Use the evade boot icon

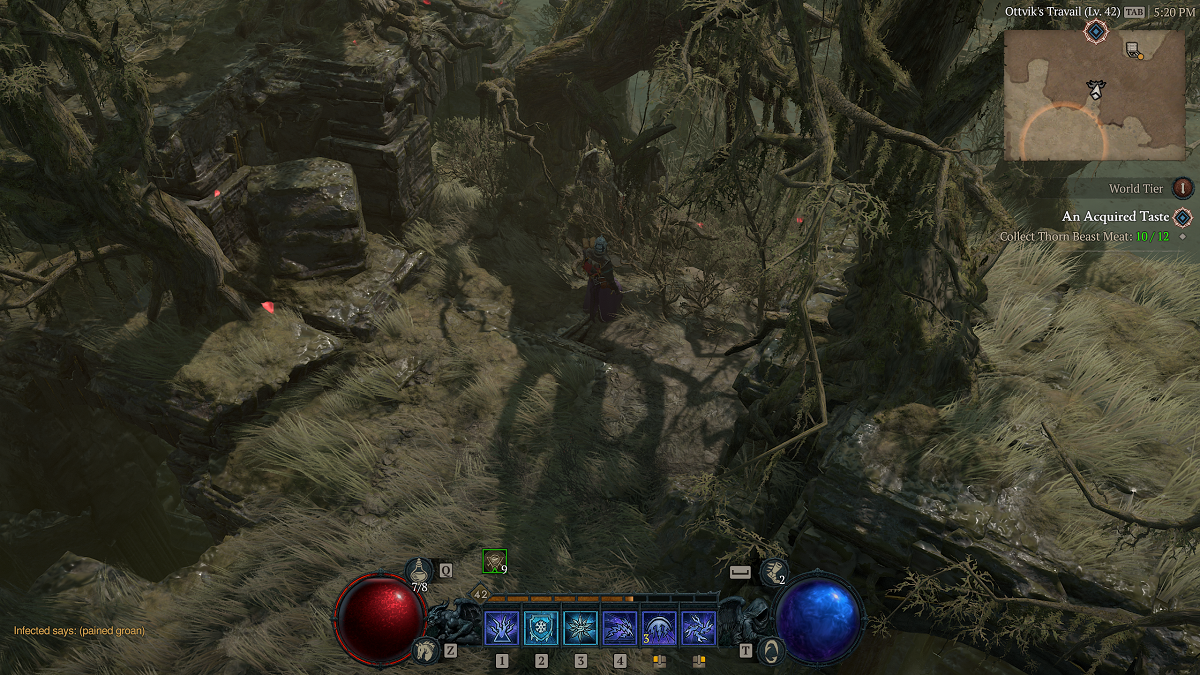tap(772, 572)
